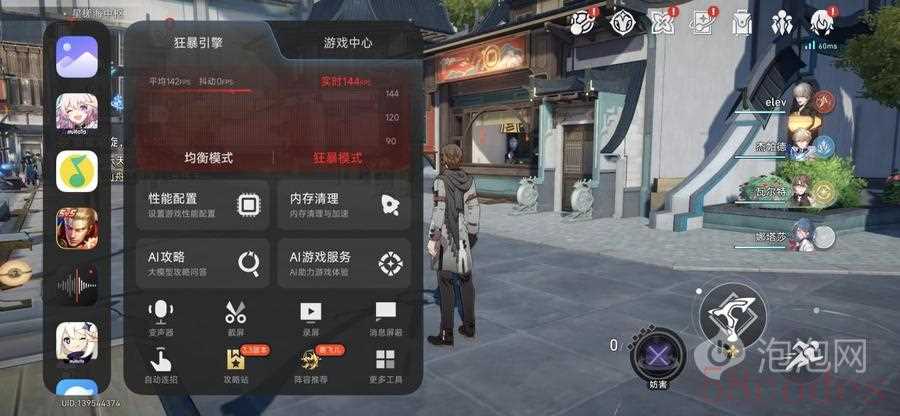Image resolution: width=900 pixels, height=416 pixels.
Task: Start 录屏 screen recording
Action: 311,319
